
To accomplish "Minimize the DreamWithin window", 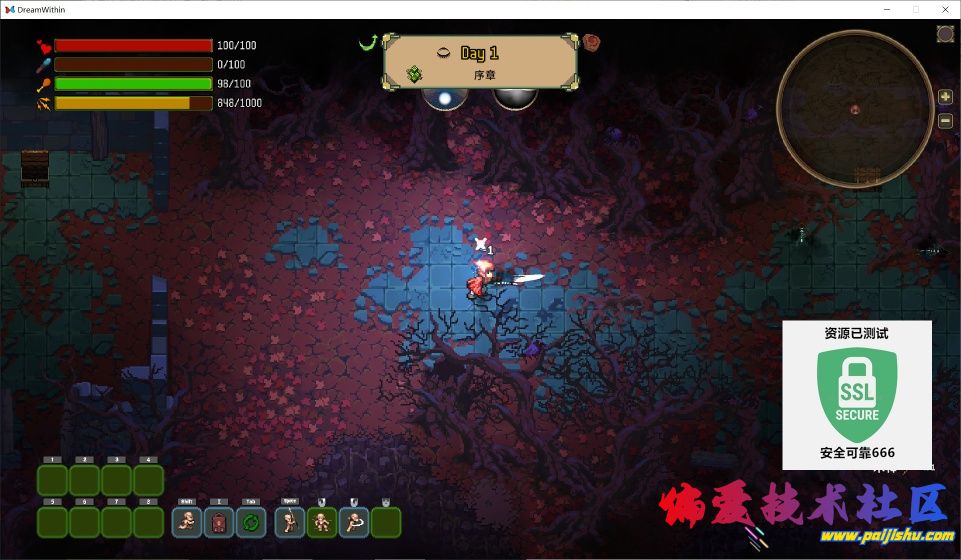I will (887, 9).
